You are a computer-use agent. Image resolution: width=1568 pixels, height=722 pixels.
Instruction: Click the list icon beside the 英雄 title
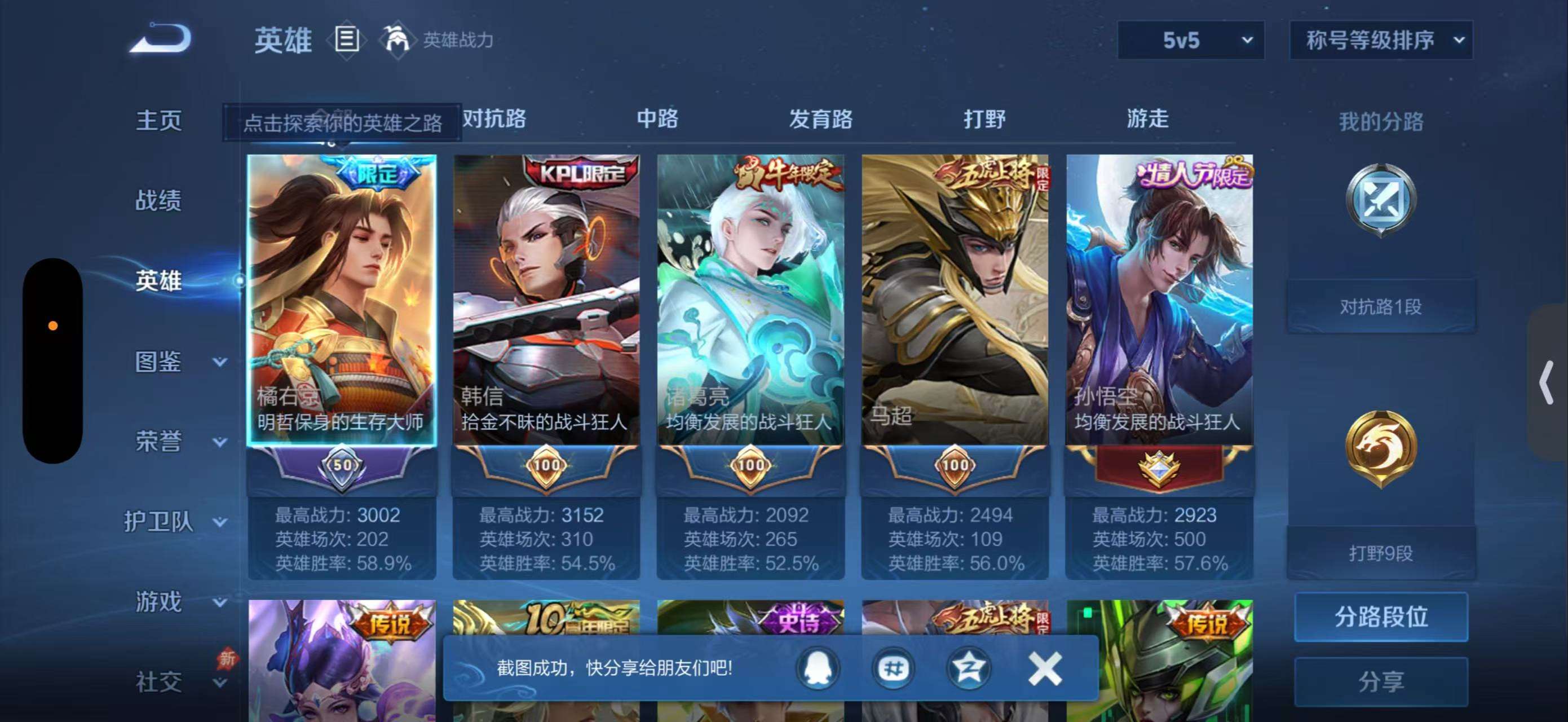tap(345, 38)
